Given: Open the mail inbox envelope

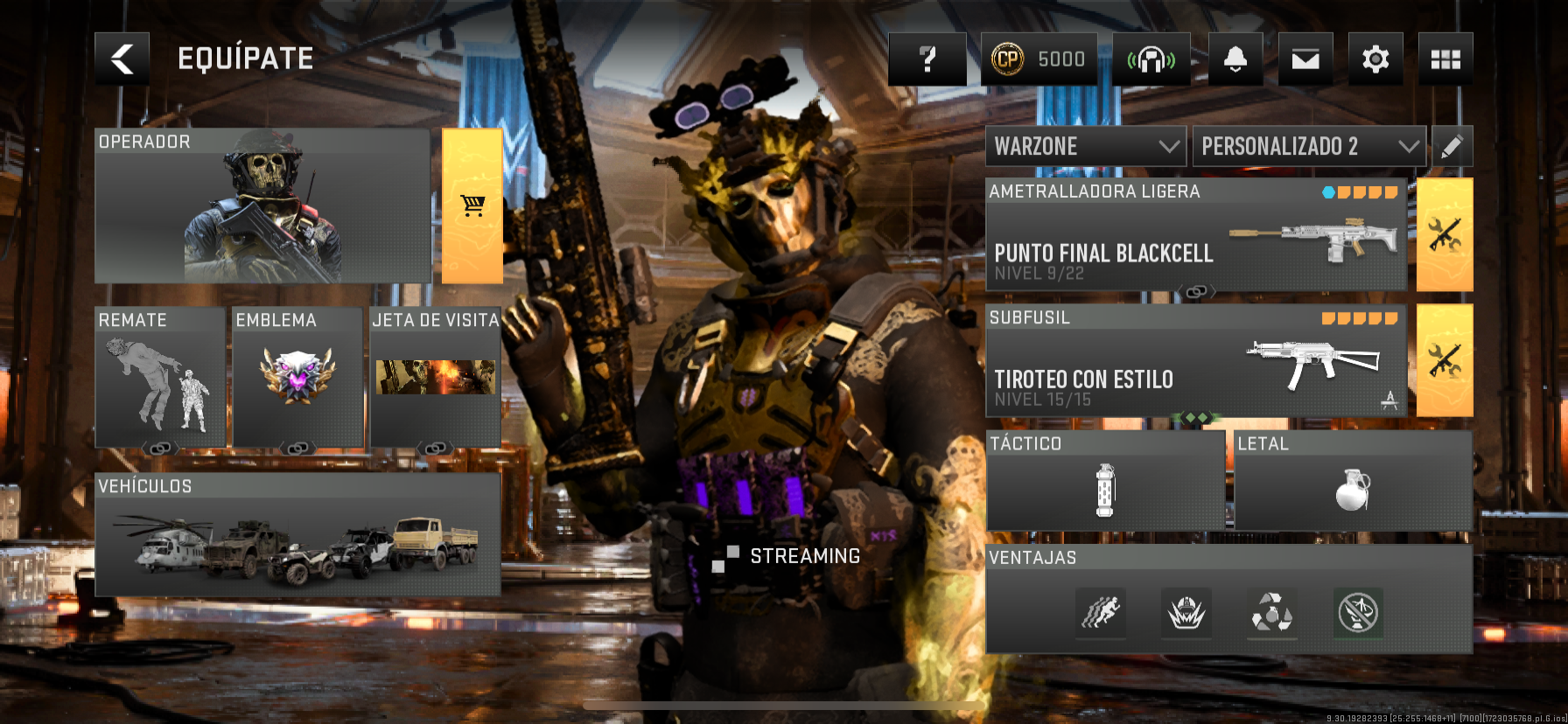Looking at the screenshot, I should point(1305,59).
